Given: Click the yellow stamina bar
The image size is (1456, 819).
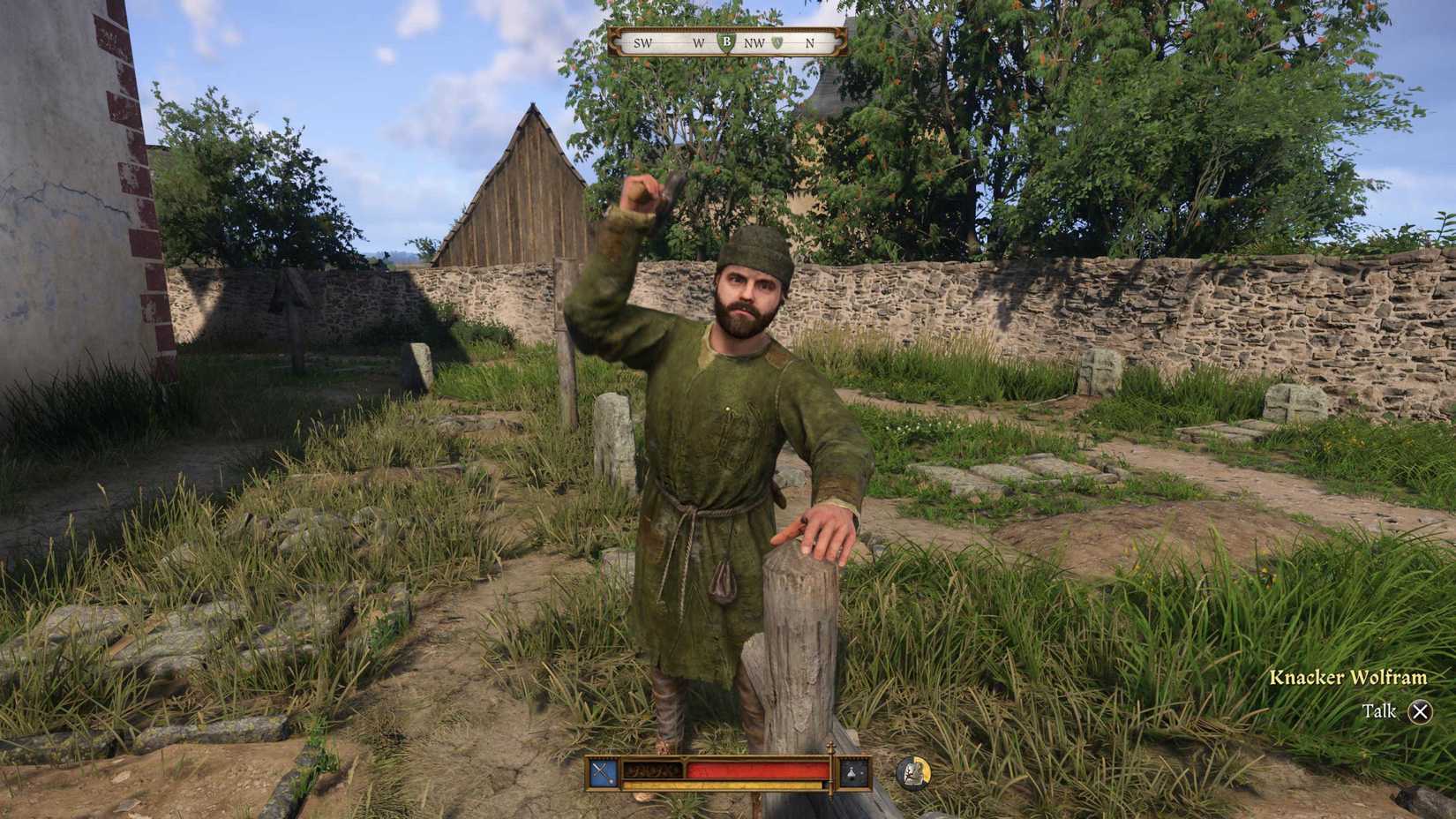Looking at the screenshot, I should tap(724, 785).
